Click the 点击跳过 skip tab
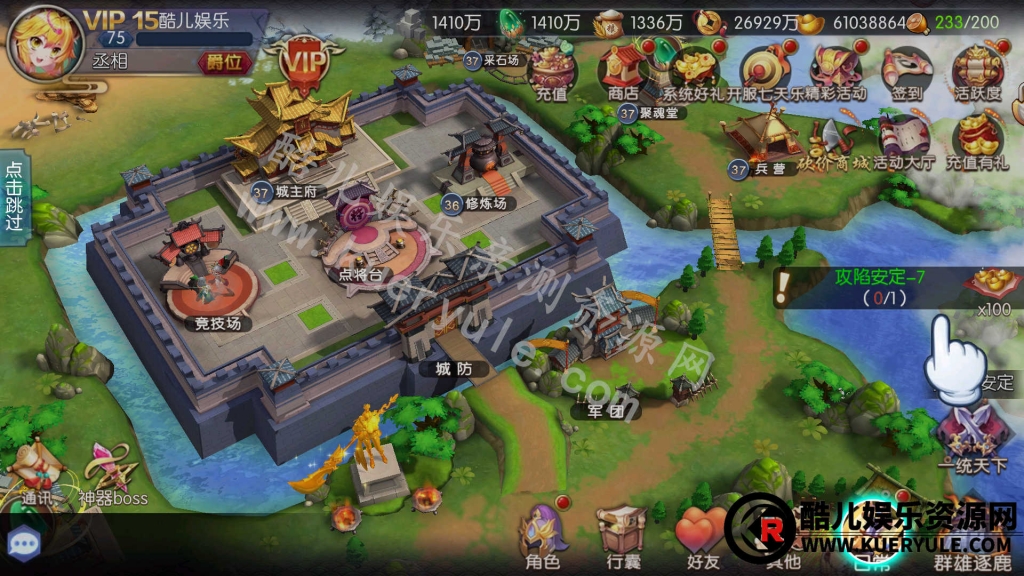 point(14,196)
